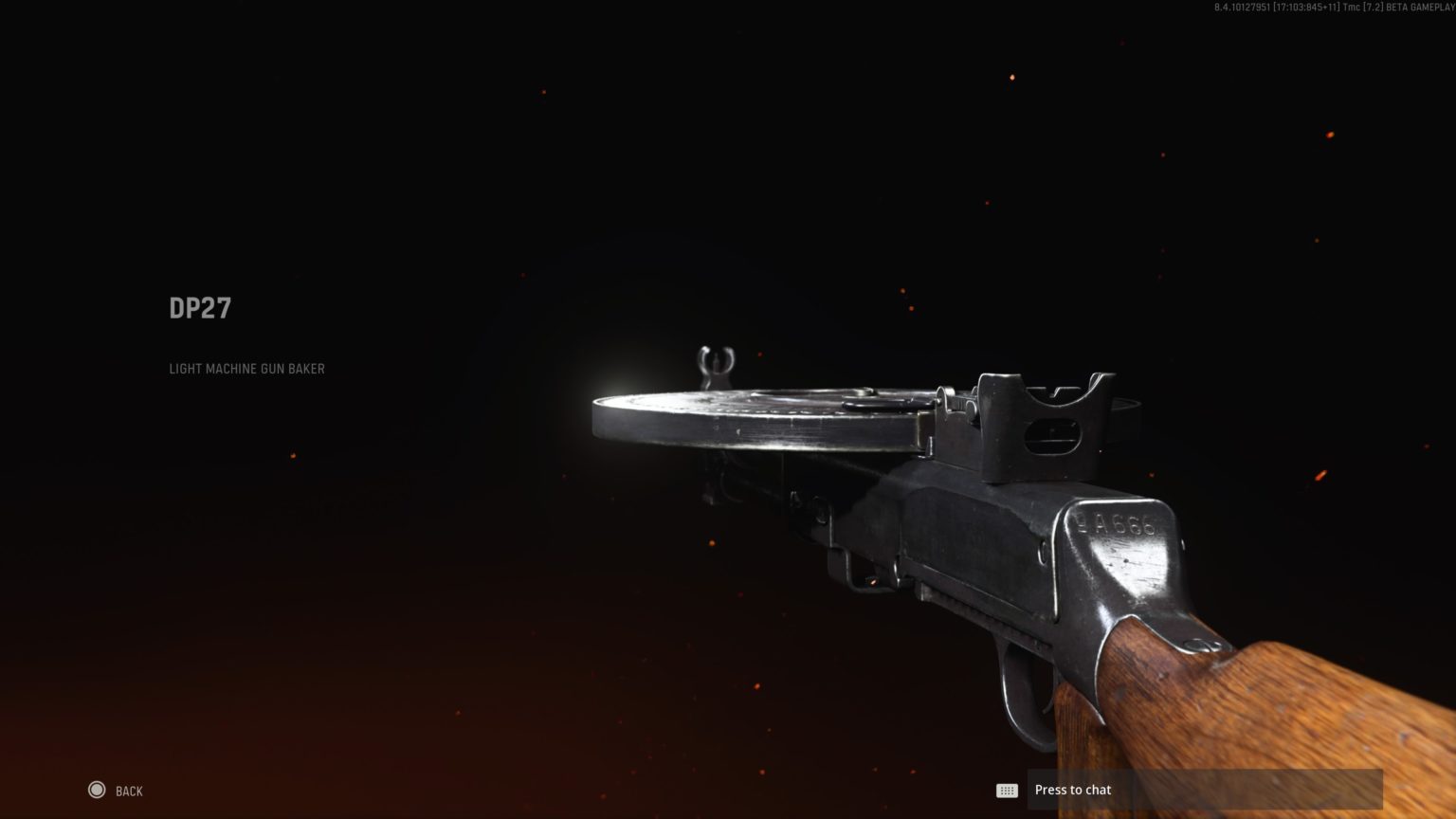Click the wooden stock of the weapon

click(1232, 692)
